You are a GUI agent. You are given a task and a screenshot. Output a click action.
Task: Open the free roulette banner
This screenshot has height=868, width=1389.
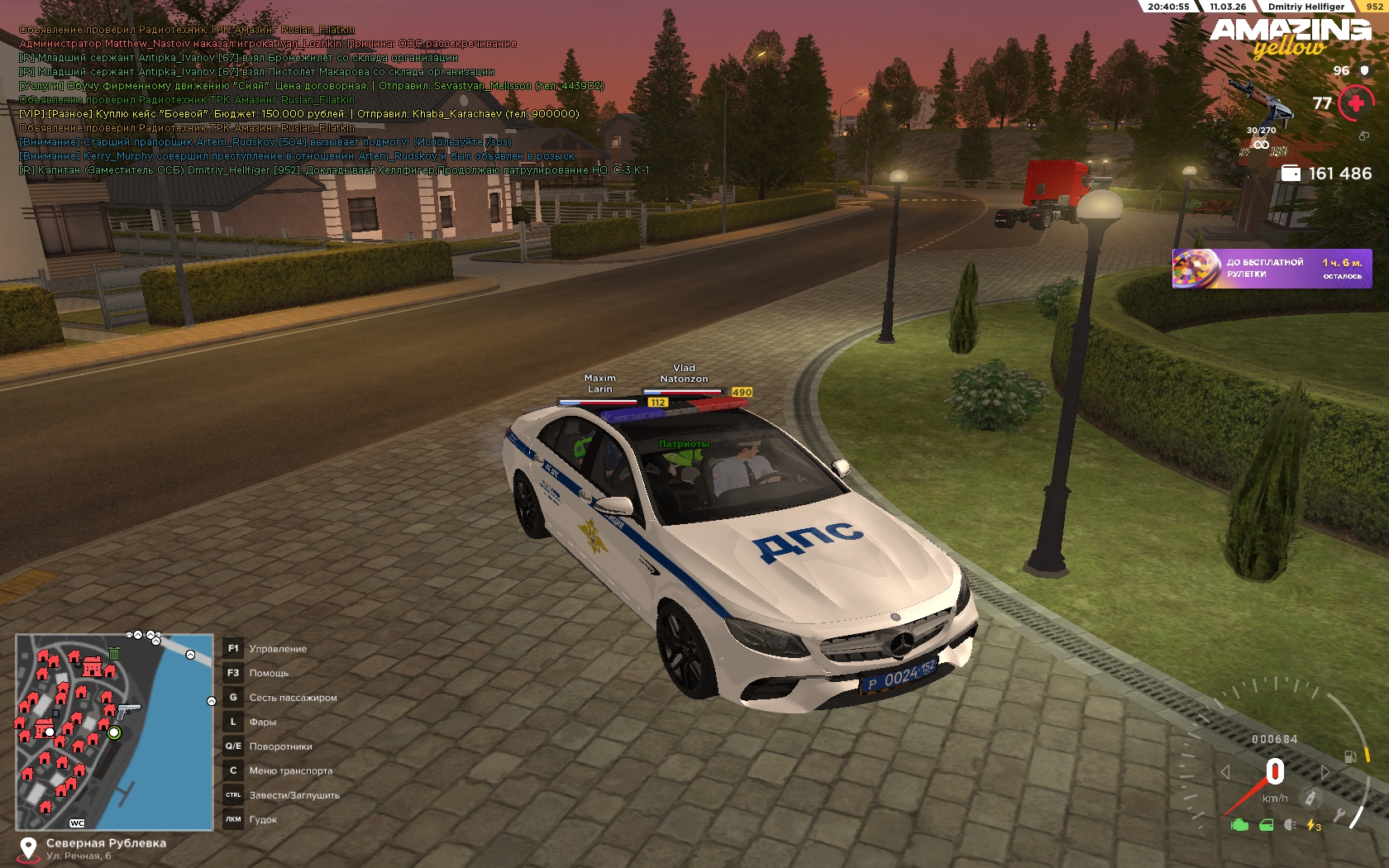click(x=1271, y=269)
